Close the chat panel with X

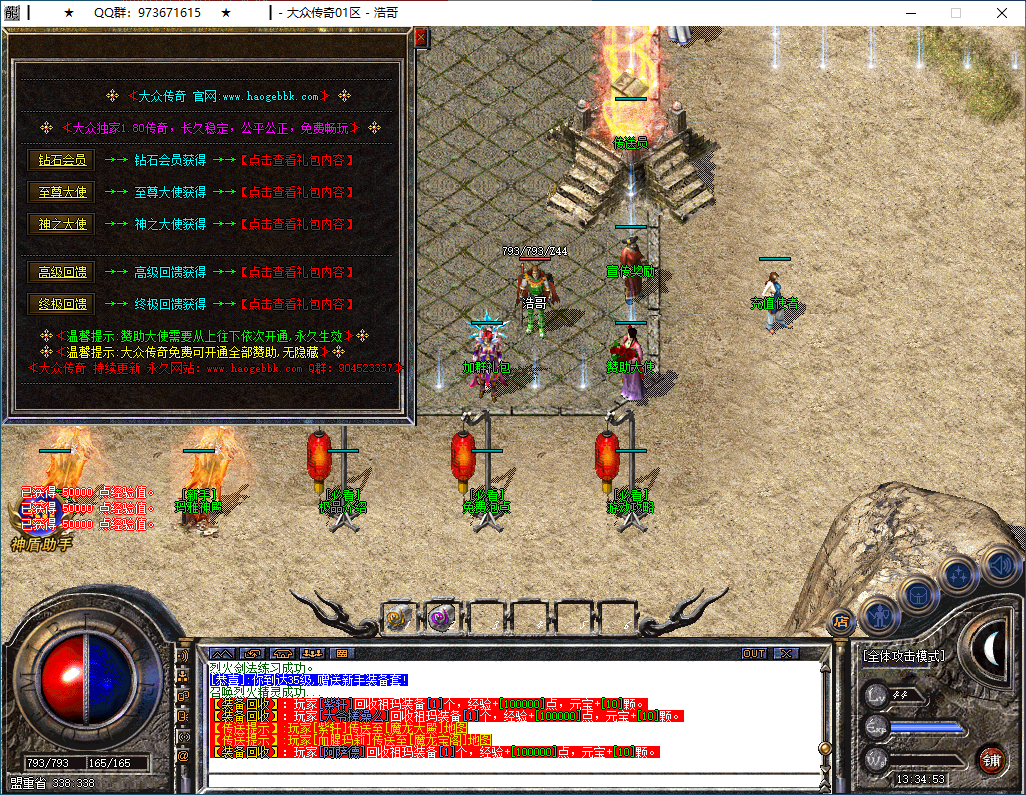(786, 653)
